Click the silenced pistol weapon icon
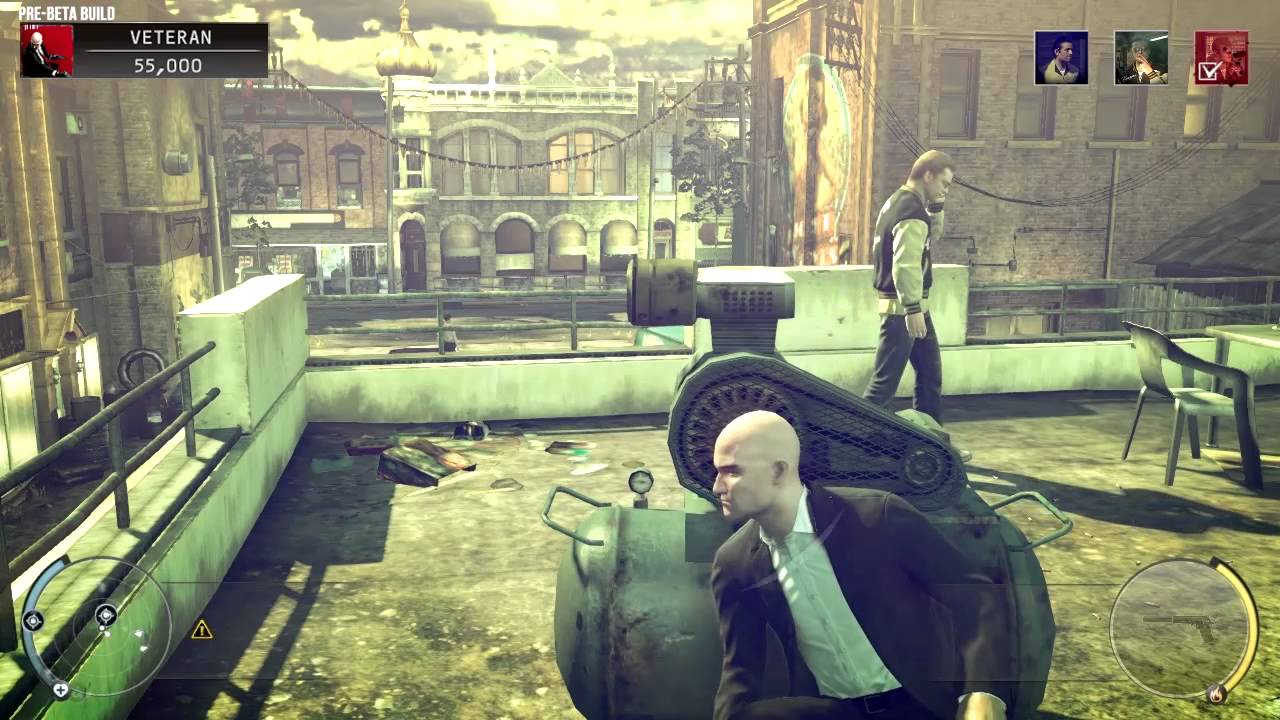This screenshot has height=720, width=1280. [1178, 624]
